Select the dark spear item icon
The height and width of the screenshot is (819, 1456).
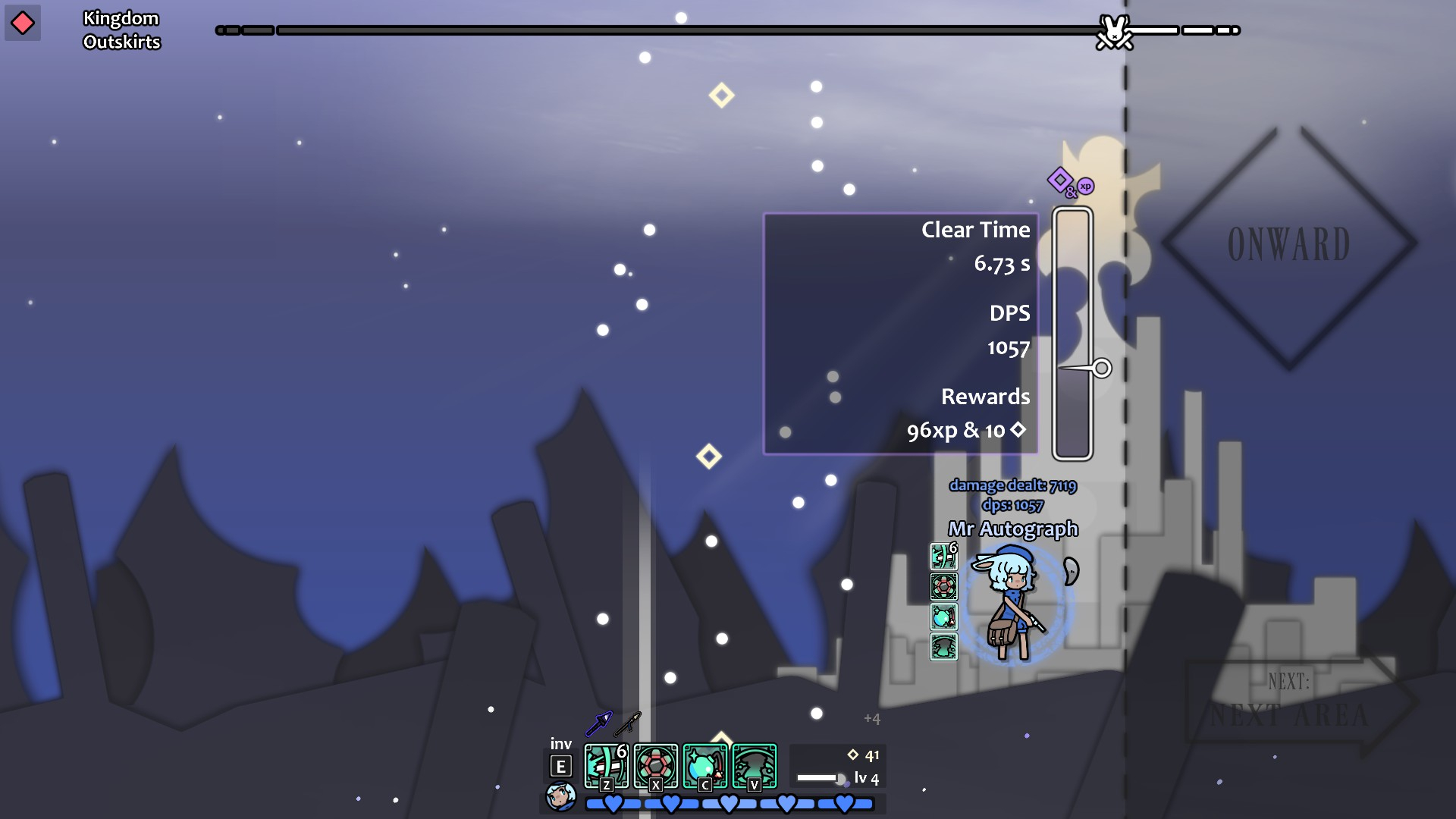click(628, 724)
